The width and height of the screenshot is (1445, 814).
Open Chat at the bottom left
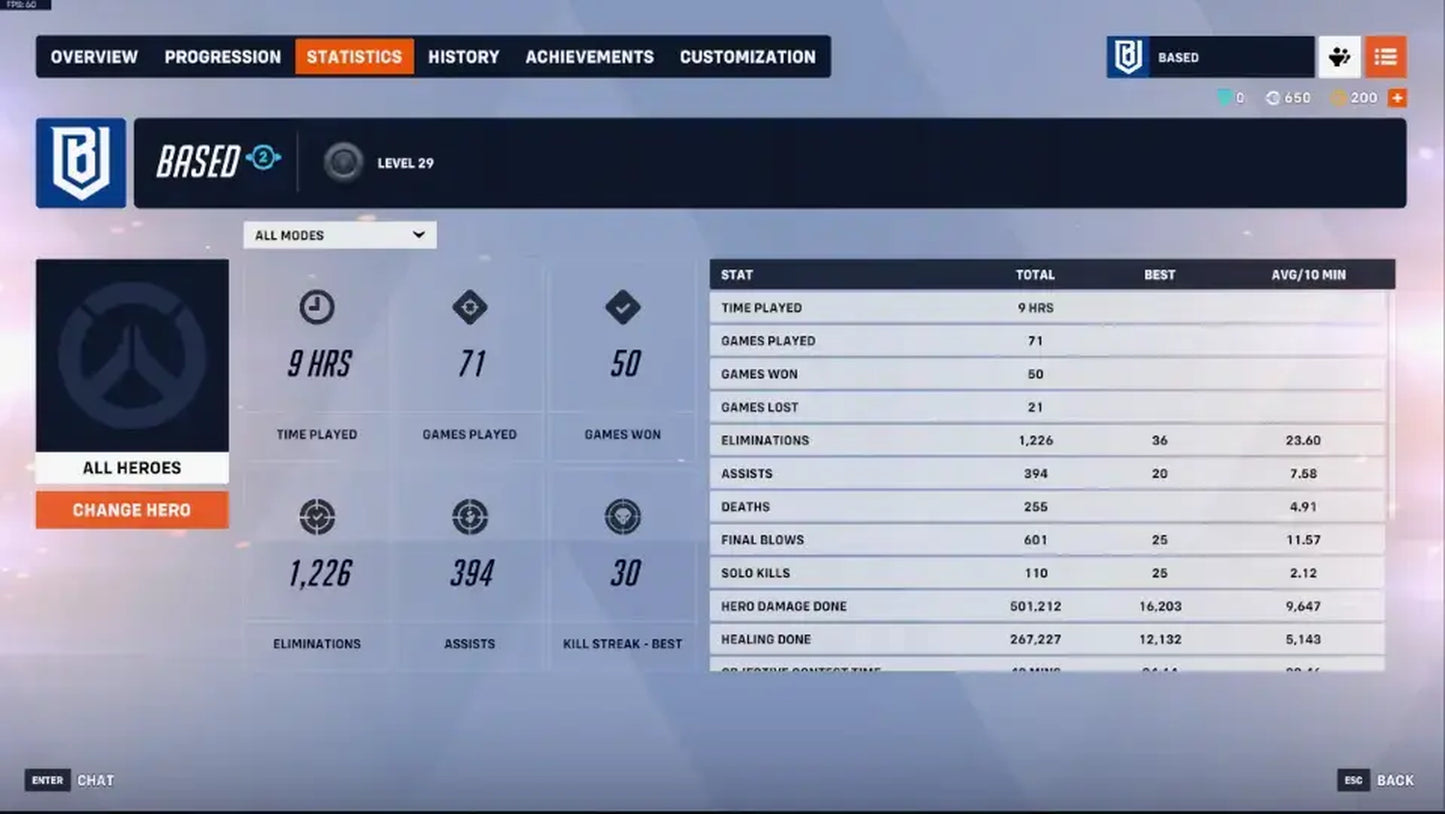tap(95, 780)
